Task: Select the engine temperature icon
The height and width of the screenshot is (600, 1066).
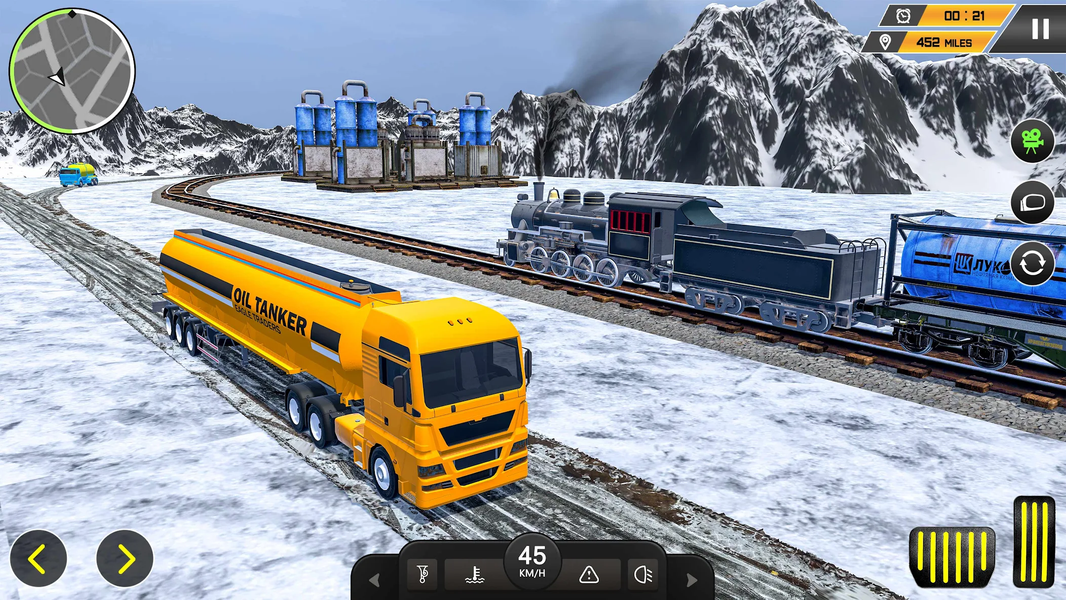Action: click(x=474, y=574)
